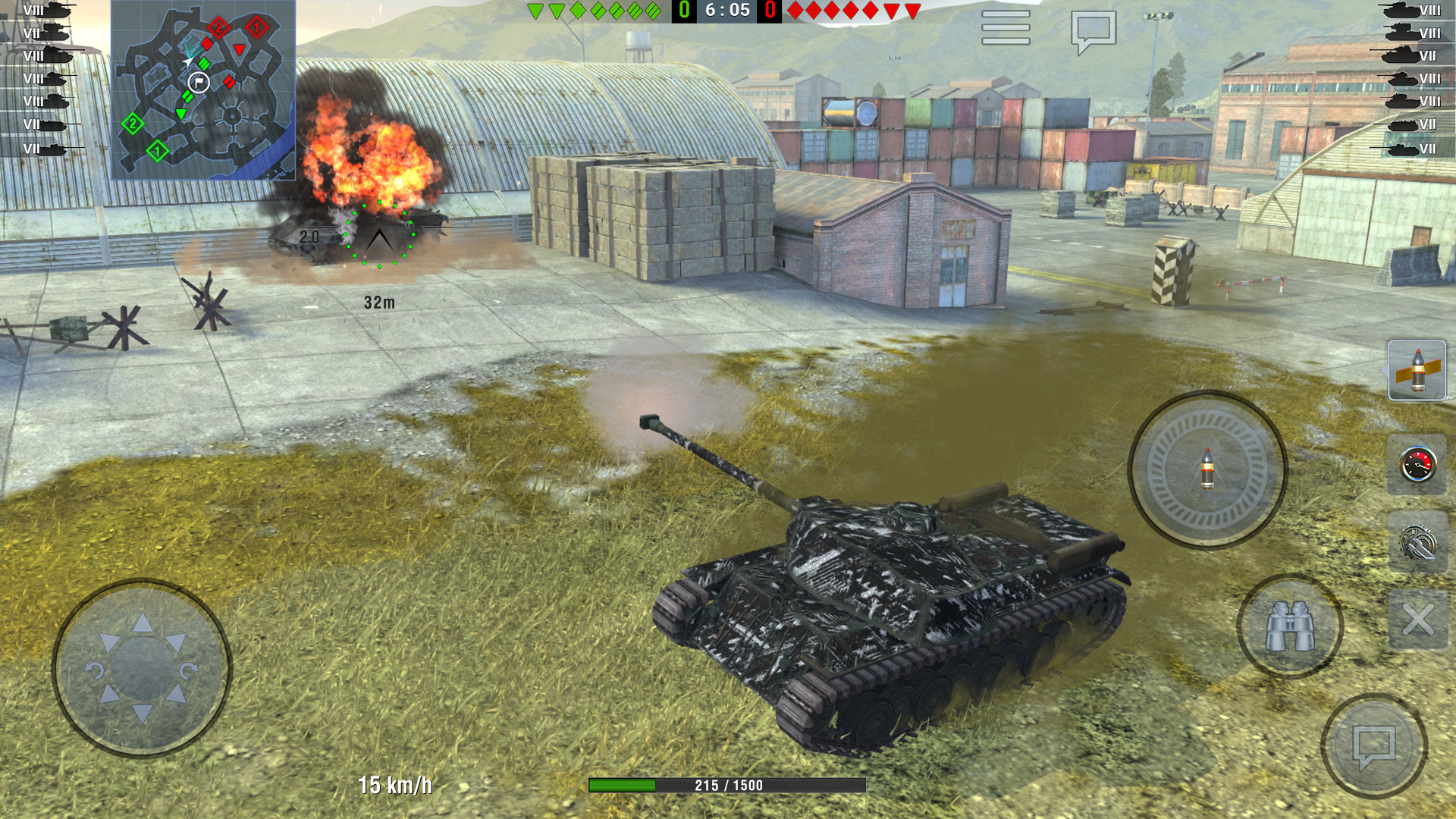
Task: Toggle sniper mode with the binoculars
Action: pyautogui.click(x=1290, y=626)
